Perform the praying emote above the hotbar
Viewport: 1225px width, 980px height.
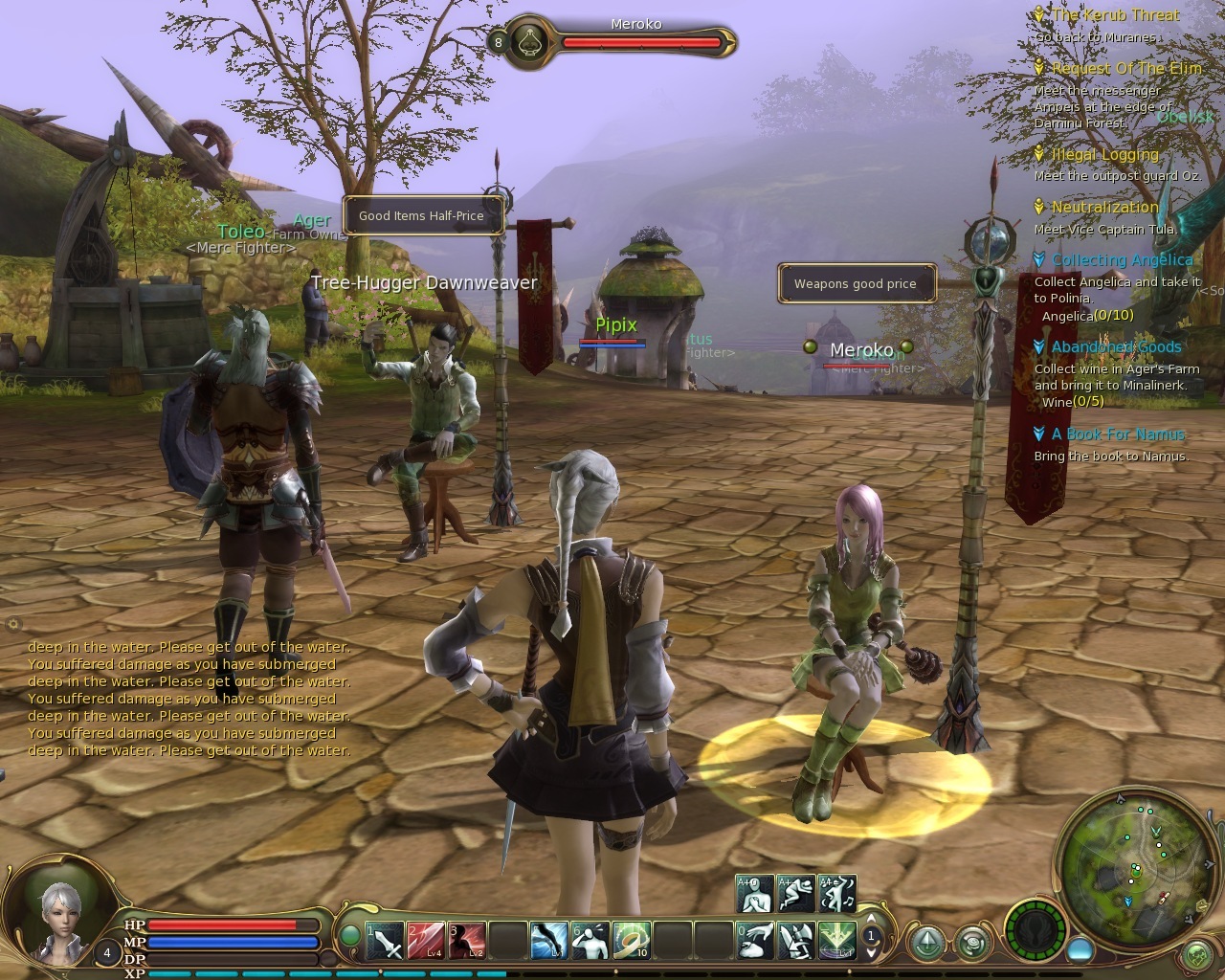click(754, 894)
